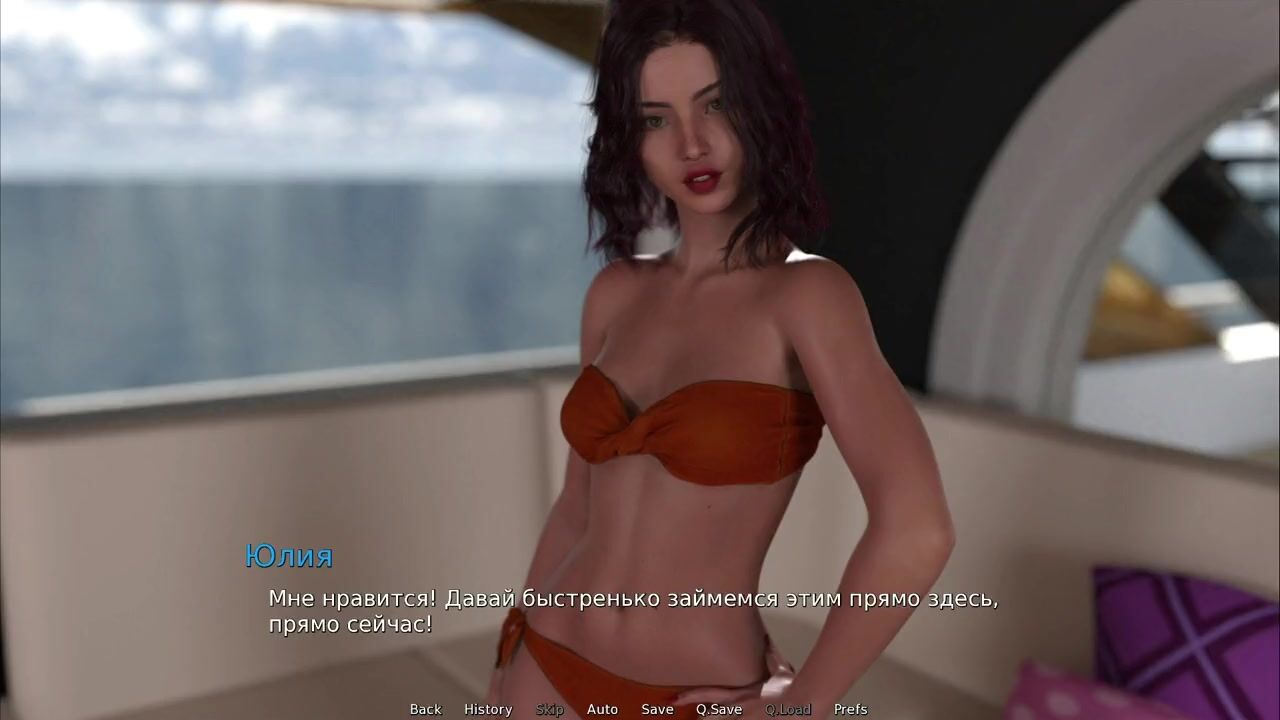This screenshot has height=720, width=1280.
Task: Click the Back button in quick menu
Action: tap(425, 709)
